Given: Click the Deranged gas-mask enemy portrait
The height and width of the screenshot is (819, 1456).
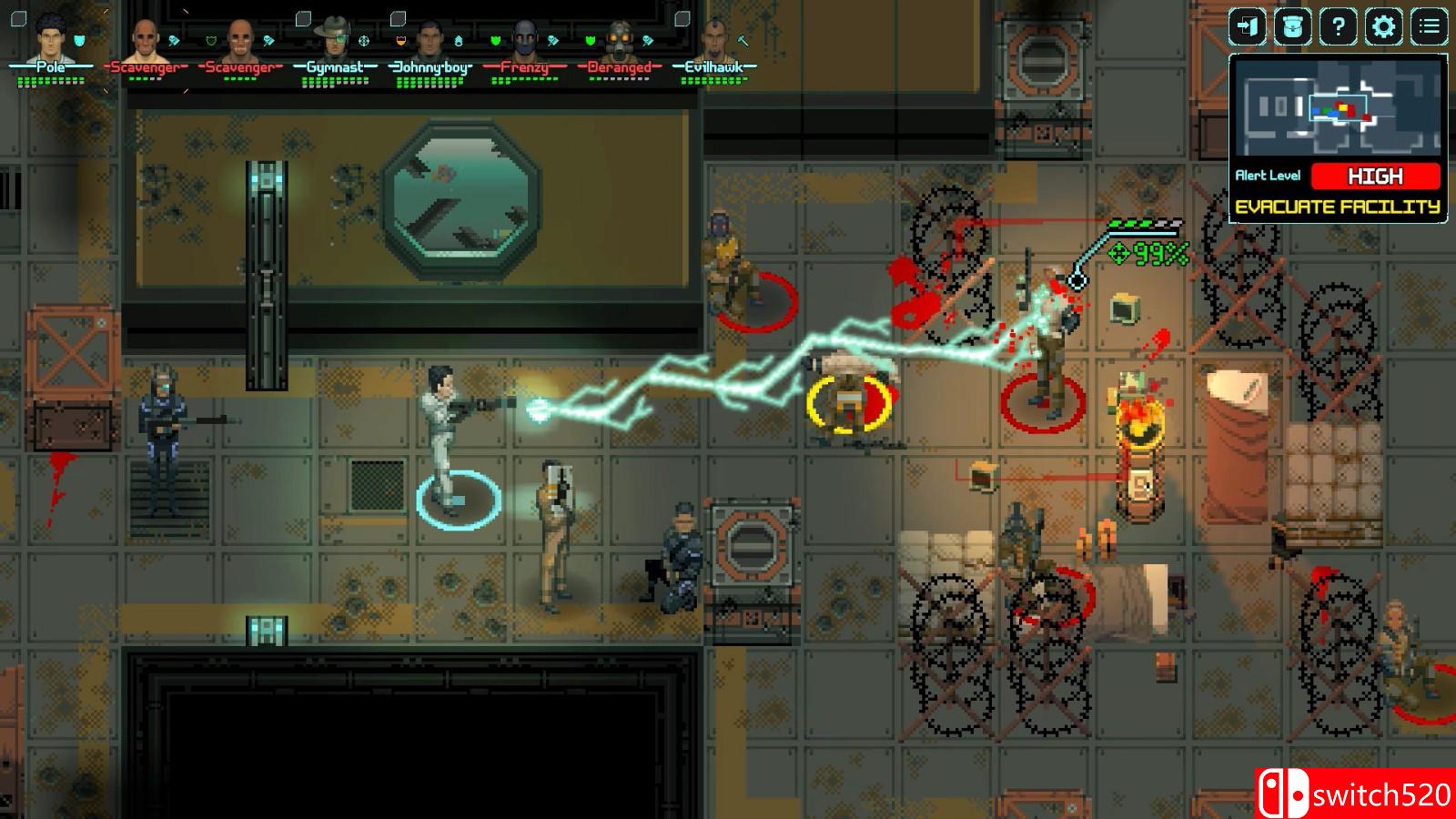Looking at the screenshot, I should click(x=620, y=39).
